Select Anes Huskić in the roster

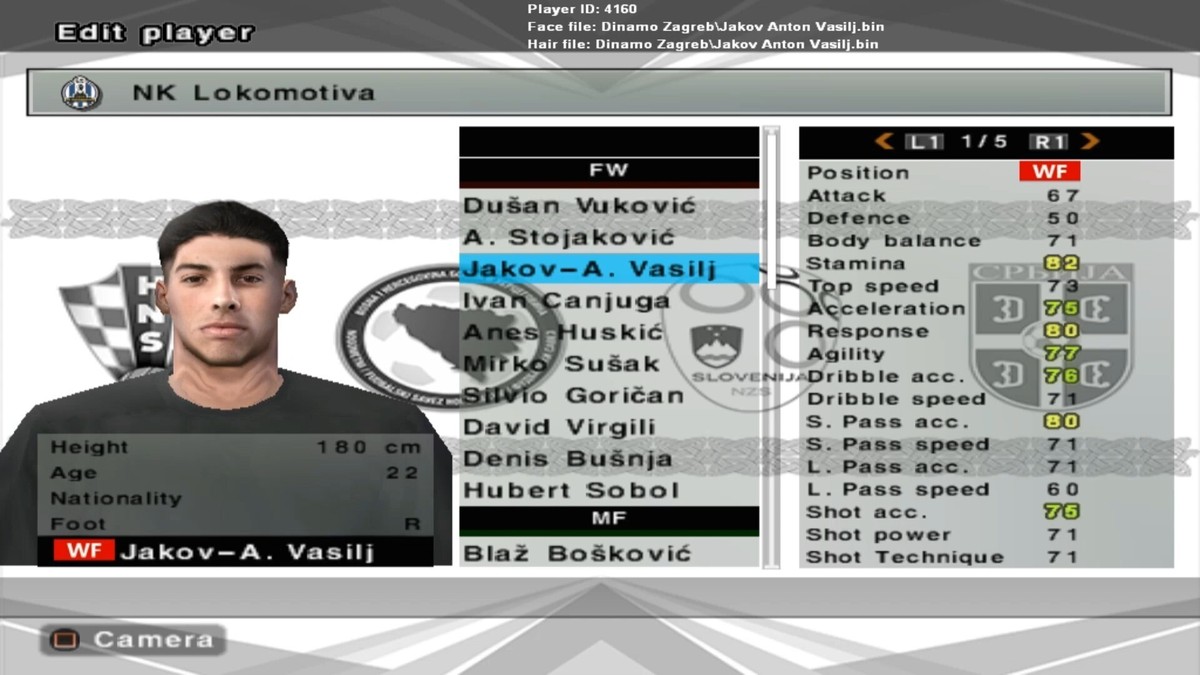(x=562, y=332)
